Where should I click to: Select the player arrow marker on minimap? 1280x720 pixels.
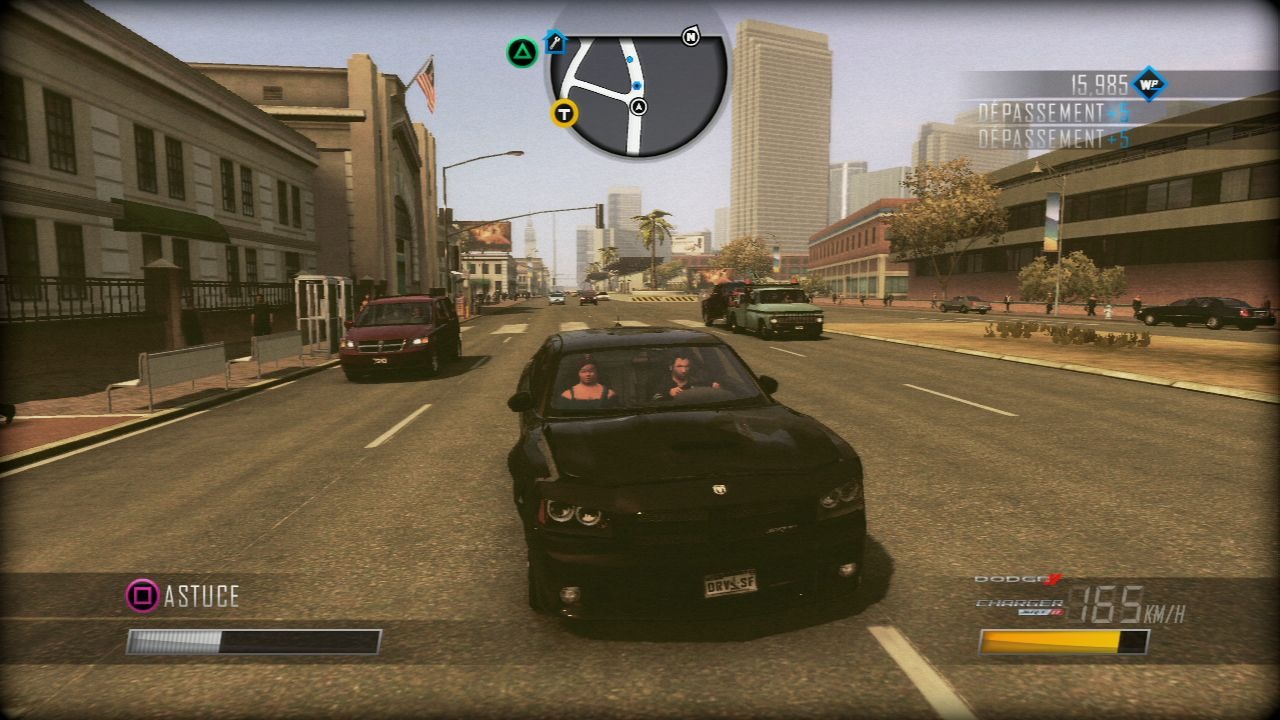[x=639, y=107]
